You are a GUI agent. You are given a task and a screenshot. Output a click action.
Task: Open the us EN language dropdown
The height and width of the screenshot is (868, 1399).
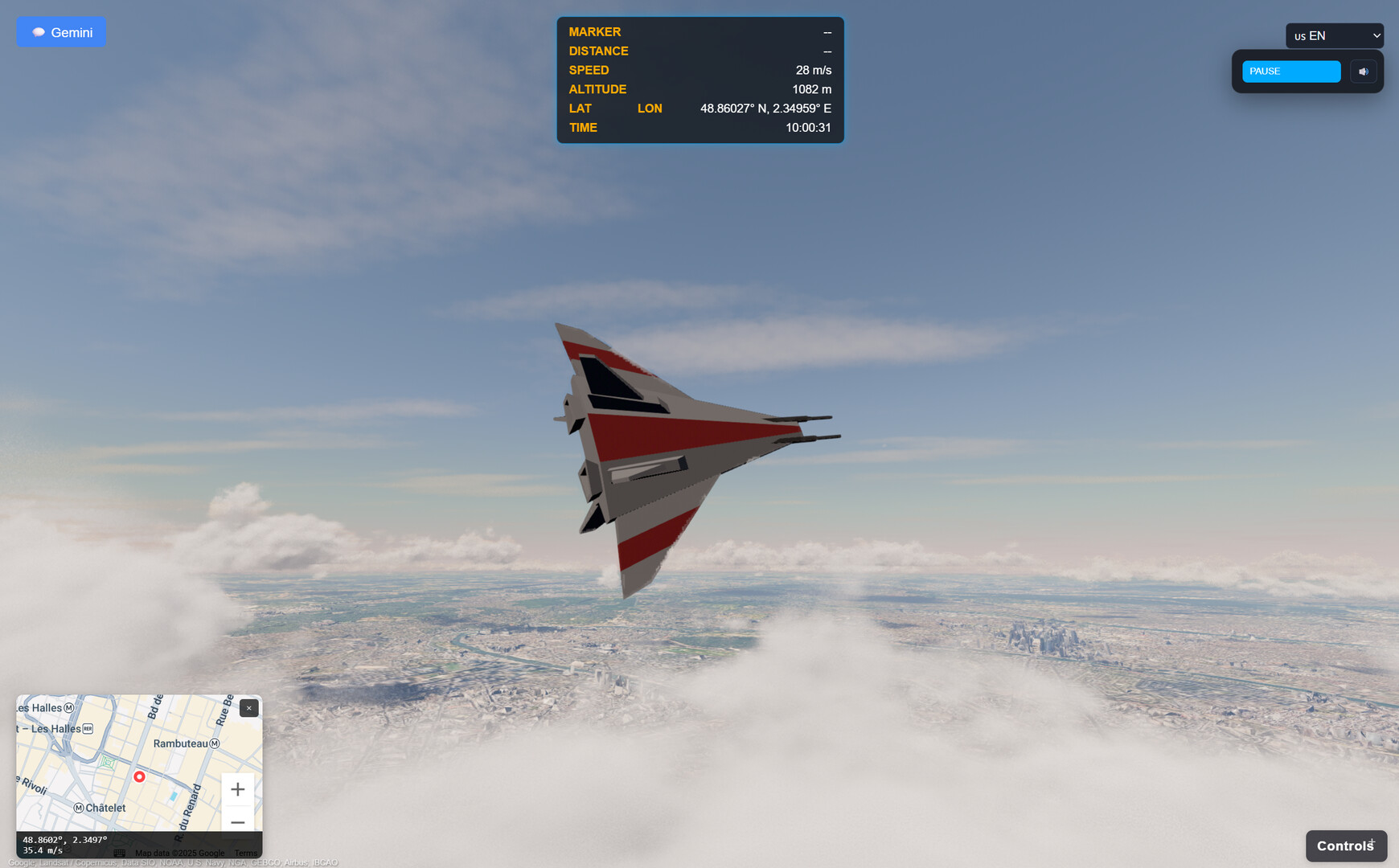[1335, 35]
